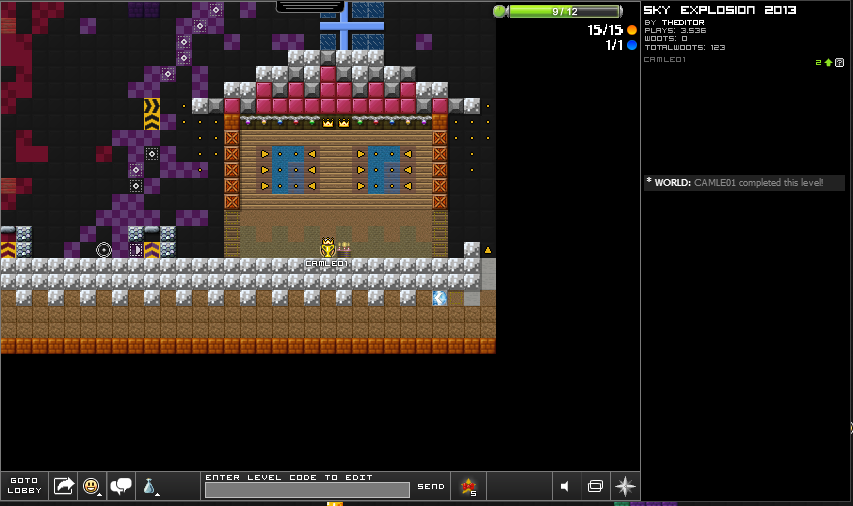The height and width of the screenshot is (506, 853).
Task: Click the red star woot icon
Action: (467, 486)
